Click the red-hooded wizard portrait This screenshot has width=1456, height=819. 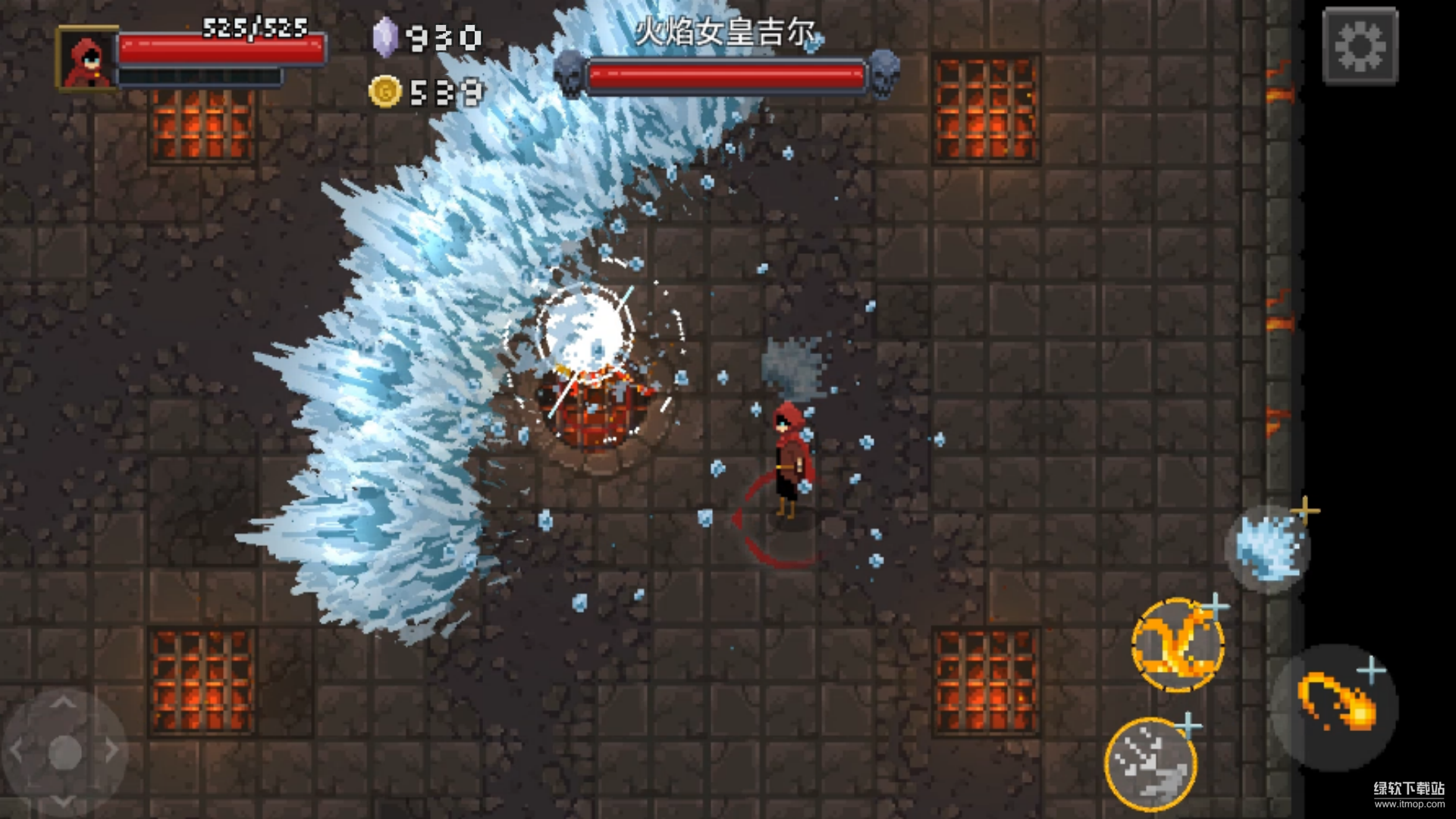(x=87, y=59)
